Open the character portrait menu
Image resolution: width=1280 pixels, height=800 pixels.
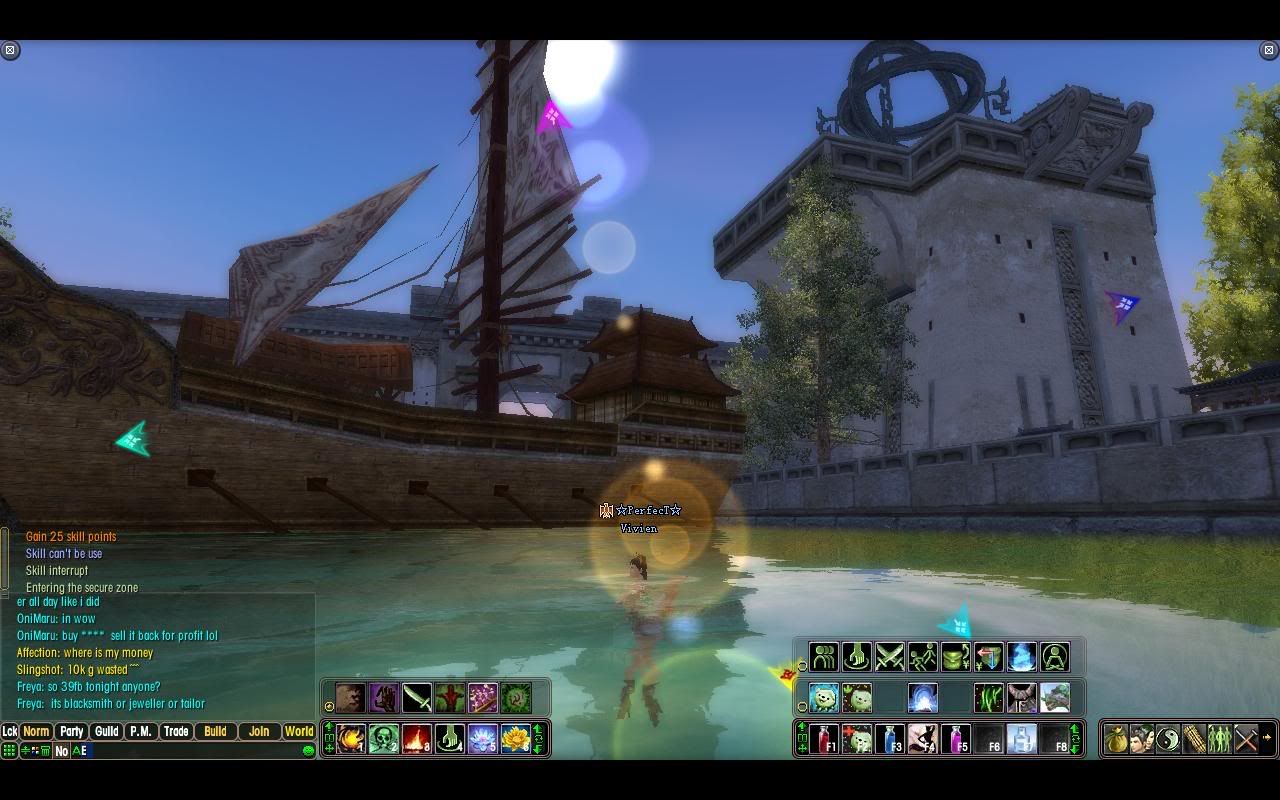point(1142,739)
